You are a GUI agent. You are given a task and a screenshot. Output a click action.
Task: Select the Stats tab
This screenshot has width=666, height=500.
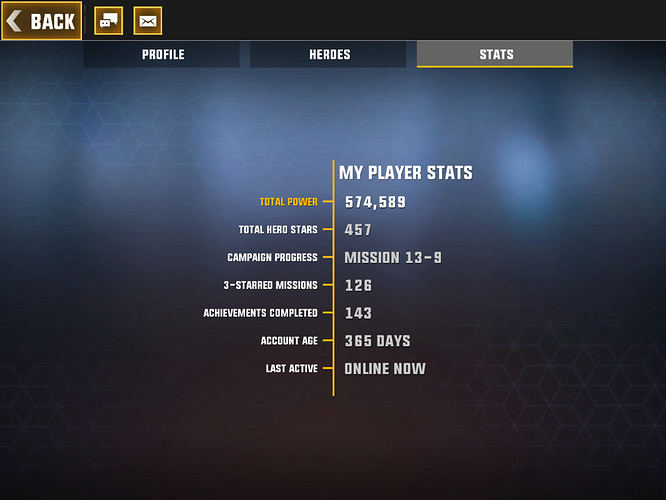[495, 55]
